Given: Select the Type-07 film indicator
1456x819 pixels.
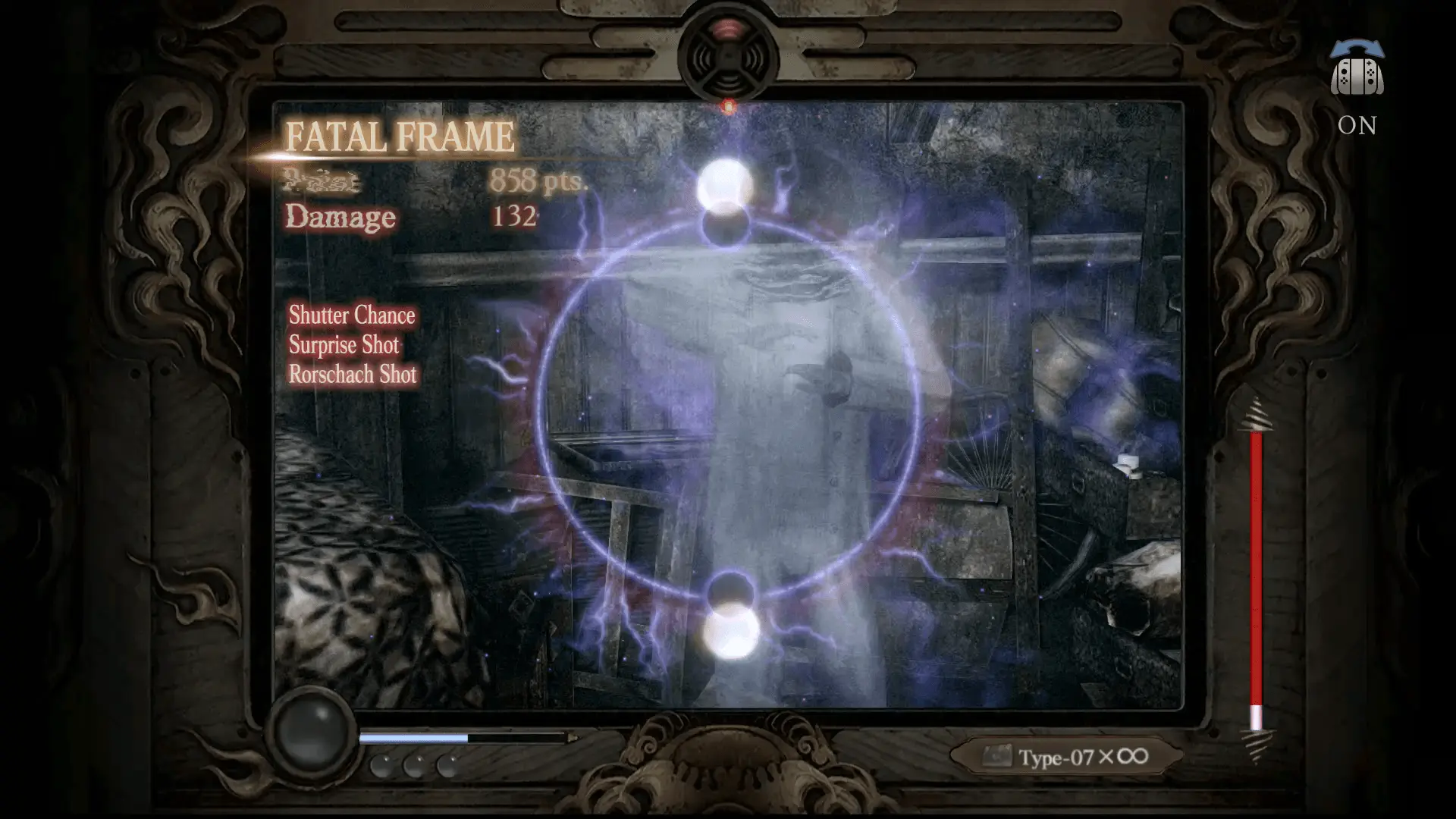Looking at the screenshot, I should coord(1066,757).
